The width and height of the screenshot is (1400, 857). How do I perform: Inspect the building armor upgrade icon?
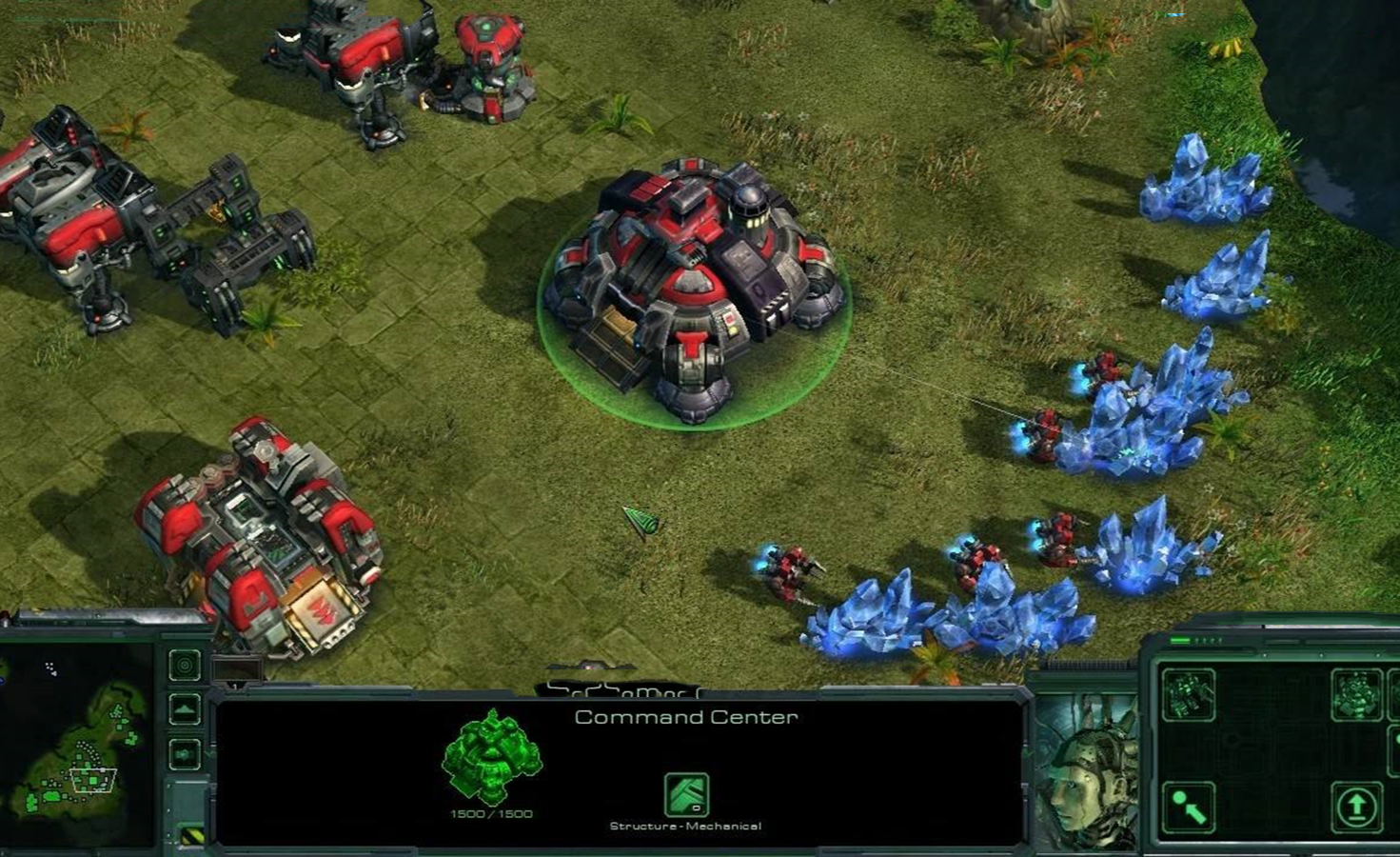point(685,795)
